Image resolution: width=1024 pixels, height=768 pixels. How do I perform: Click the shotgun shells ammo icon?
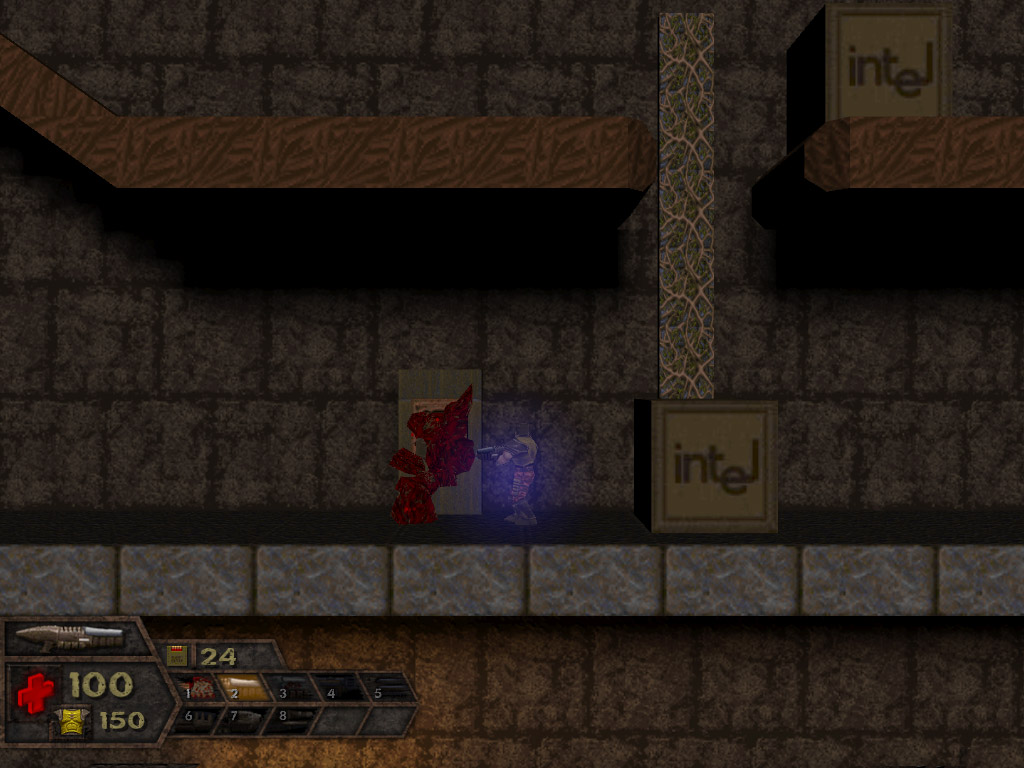pyautogui.click(x=178, y=656)
